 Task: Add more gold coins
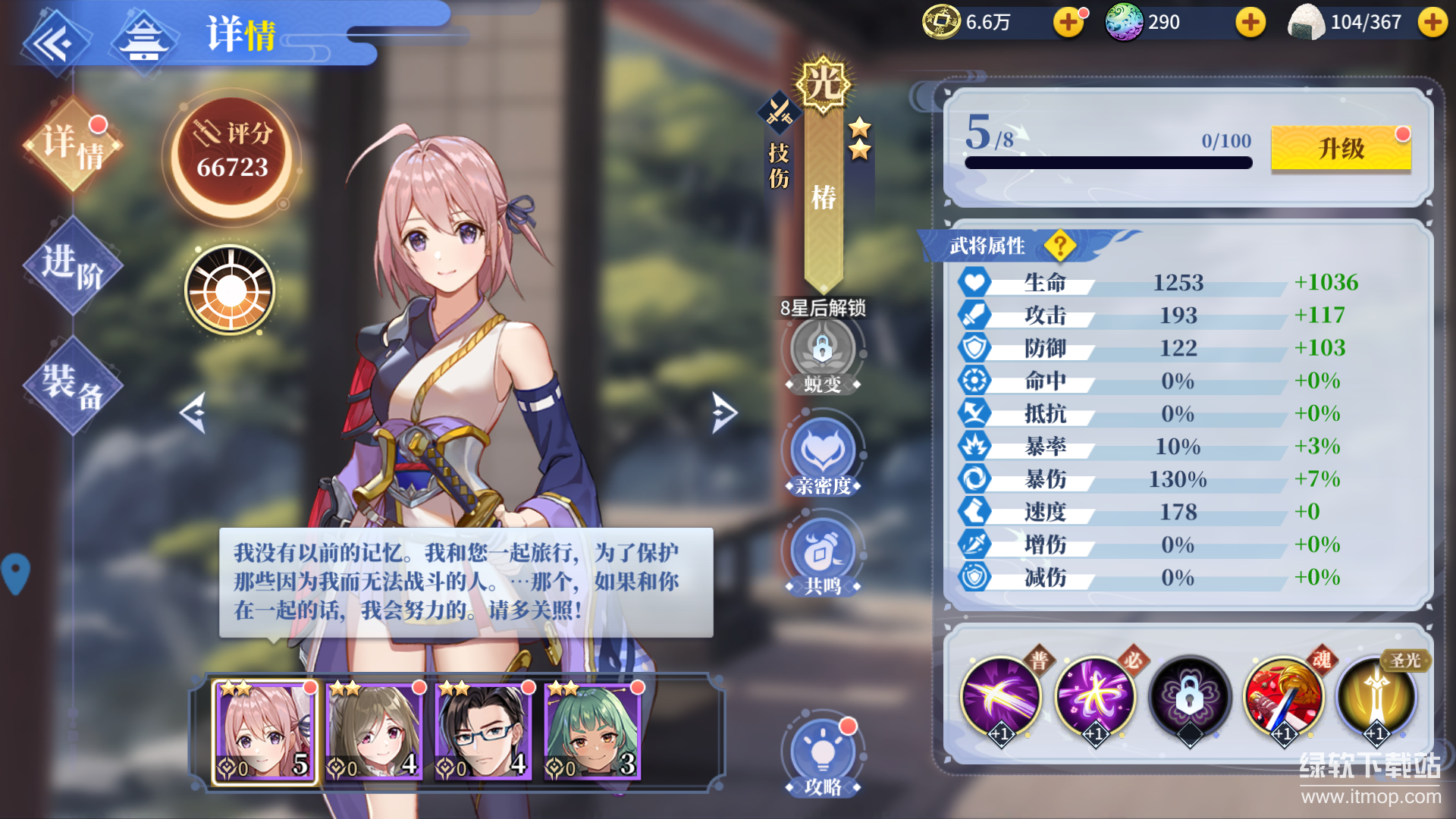tap(1068, 23)
